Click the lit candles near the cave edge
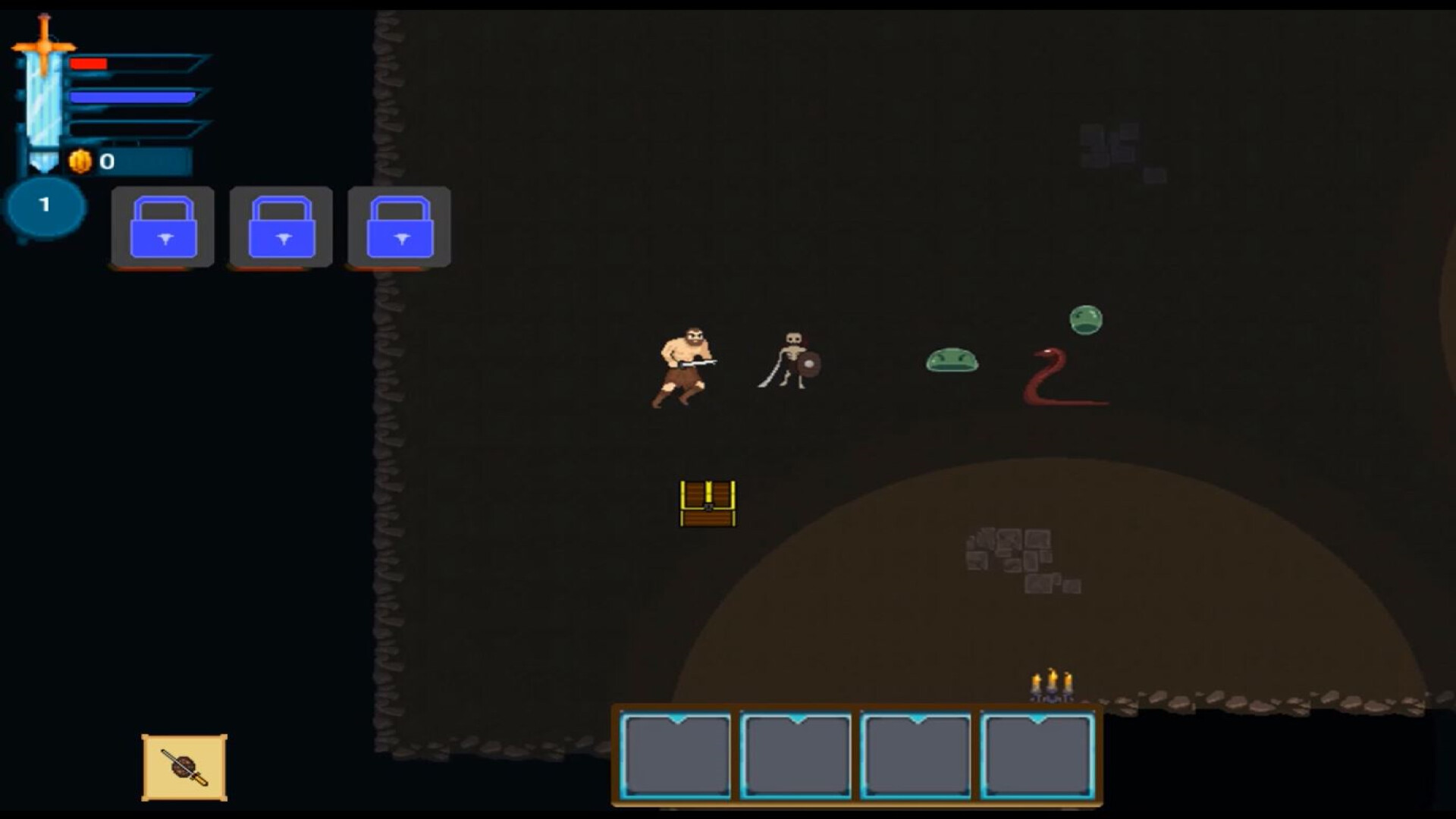This screenshot has height=819, width=1456. tap(1052, 682)
